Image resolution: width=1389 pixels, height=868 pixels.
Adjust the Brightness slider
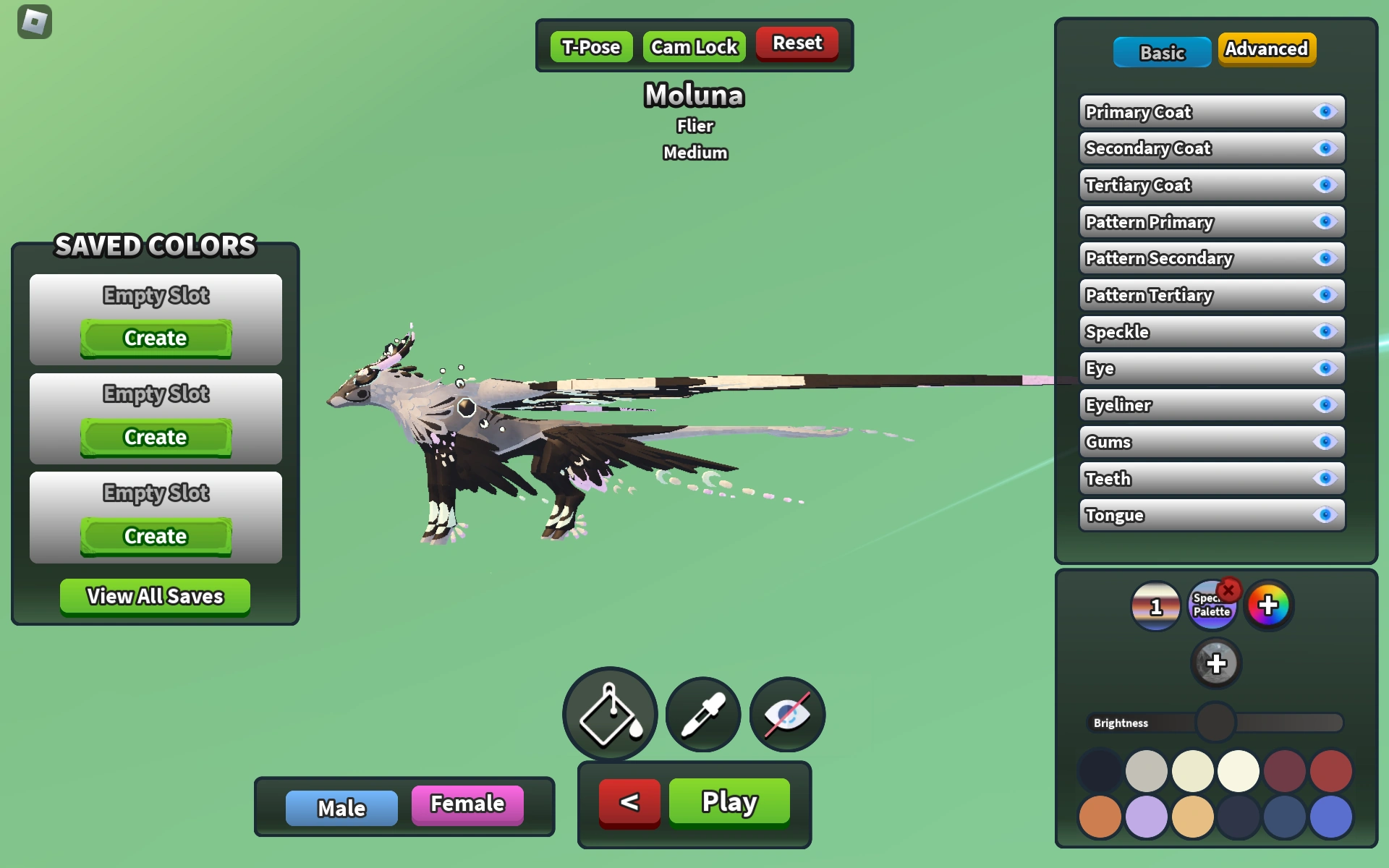point(1217,723)
